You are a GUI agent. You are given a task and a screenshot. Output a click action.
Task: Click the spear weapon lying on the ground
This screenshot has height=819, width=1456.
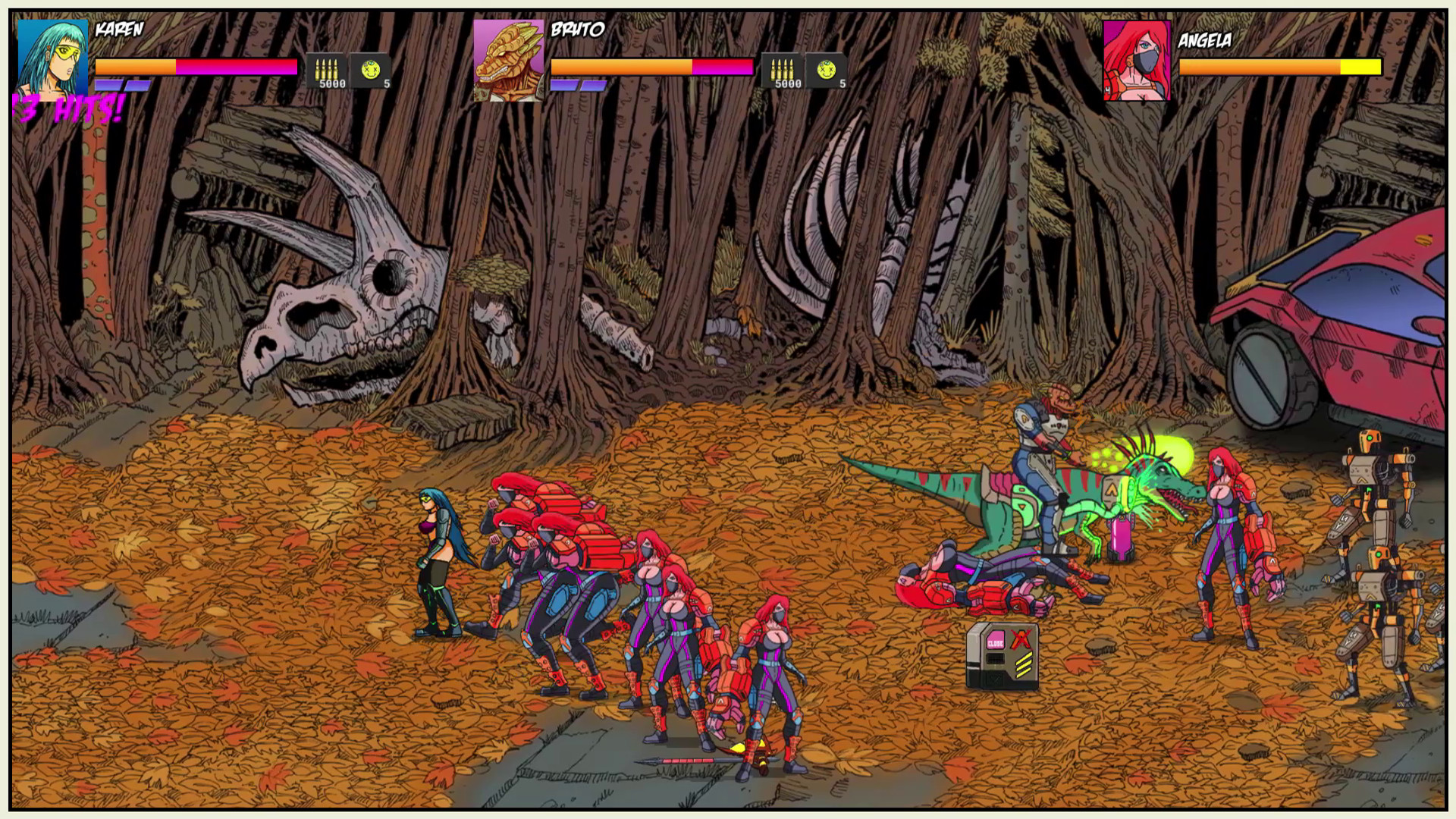[686, 760]
